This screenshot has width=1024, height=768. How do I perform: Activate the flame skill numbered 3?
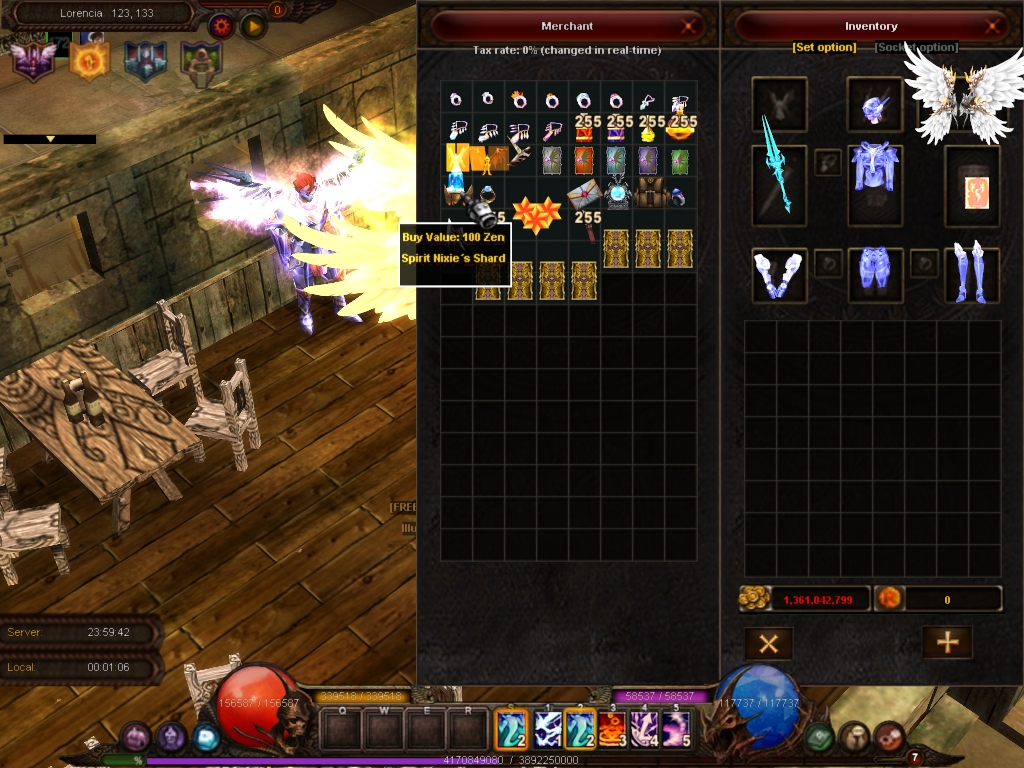click(612, 729)
